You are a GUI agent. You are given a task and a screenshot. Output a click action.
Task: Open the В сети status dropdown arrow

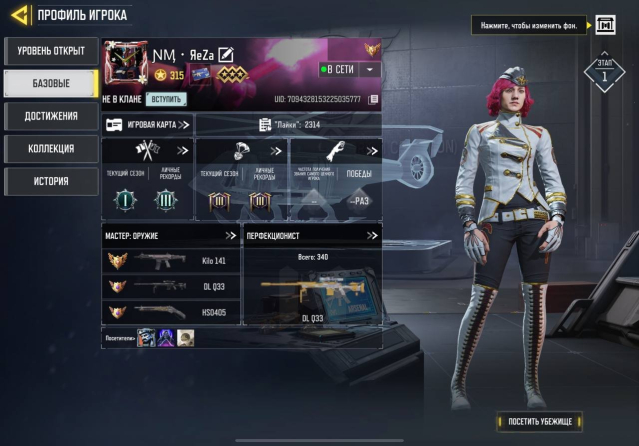370,69
